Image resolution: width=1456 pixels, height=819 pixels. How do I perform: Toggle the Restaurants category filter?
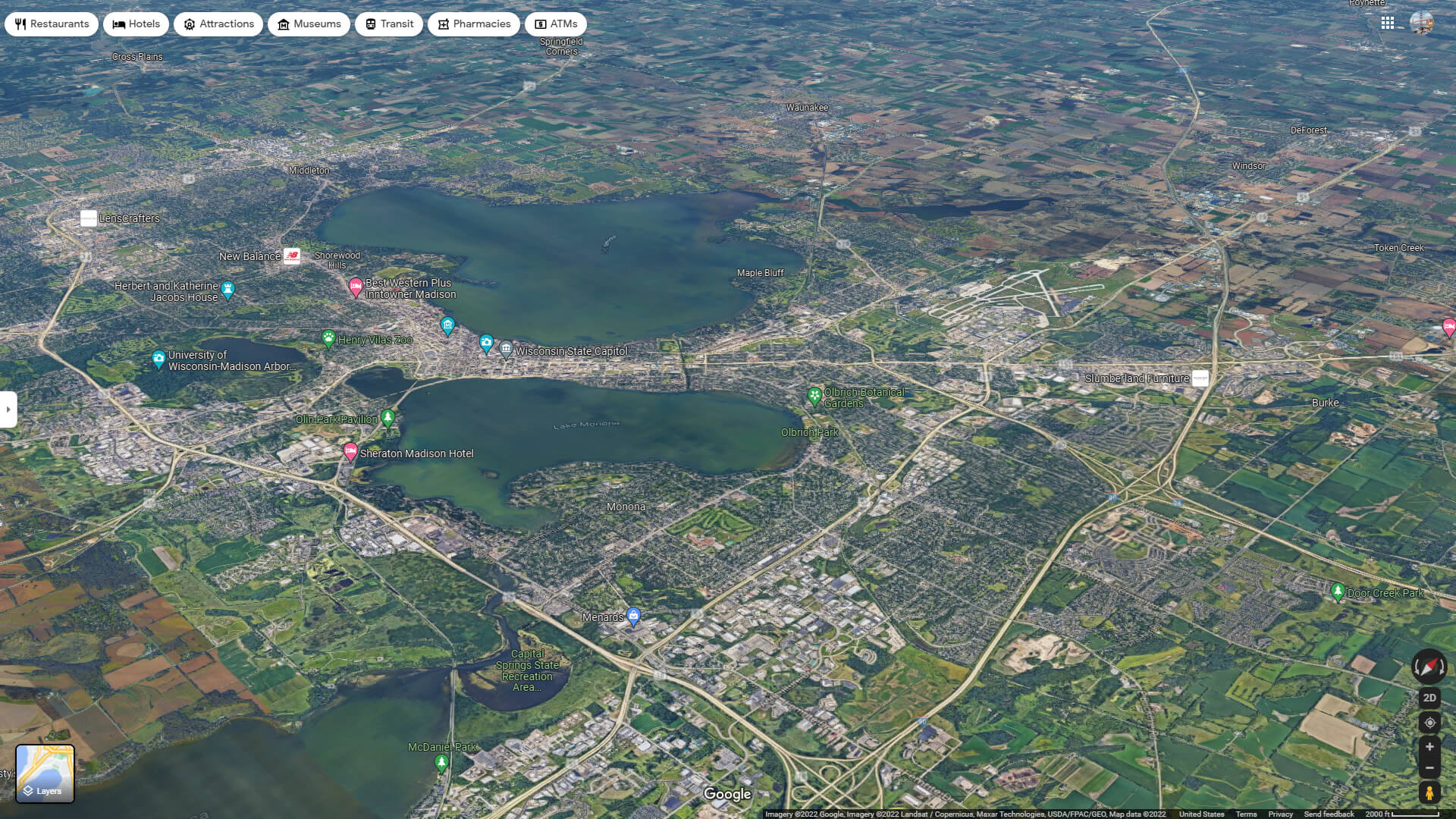point(51,24)
